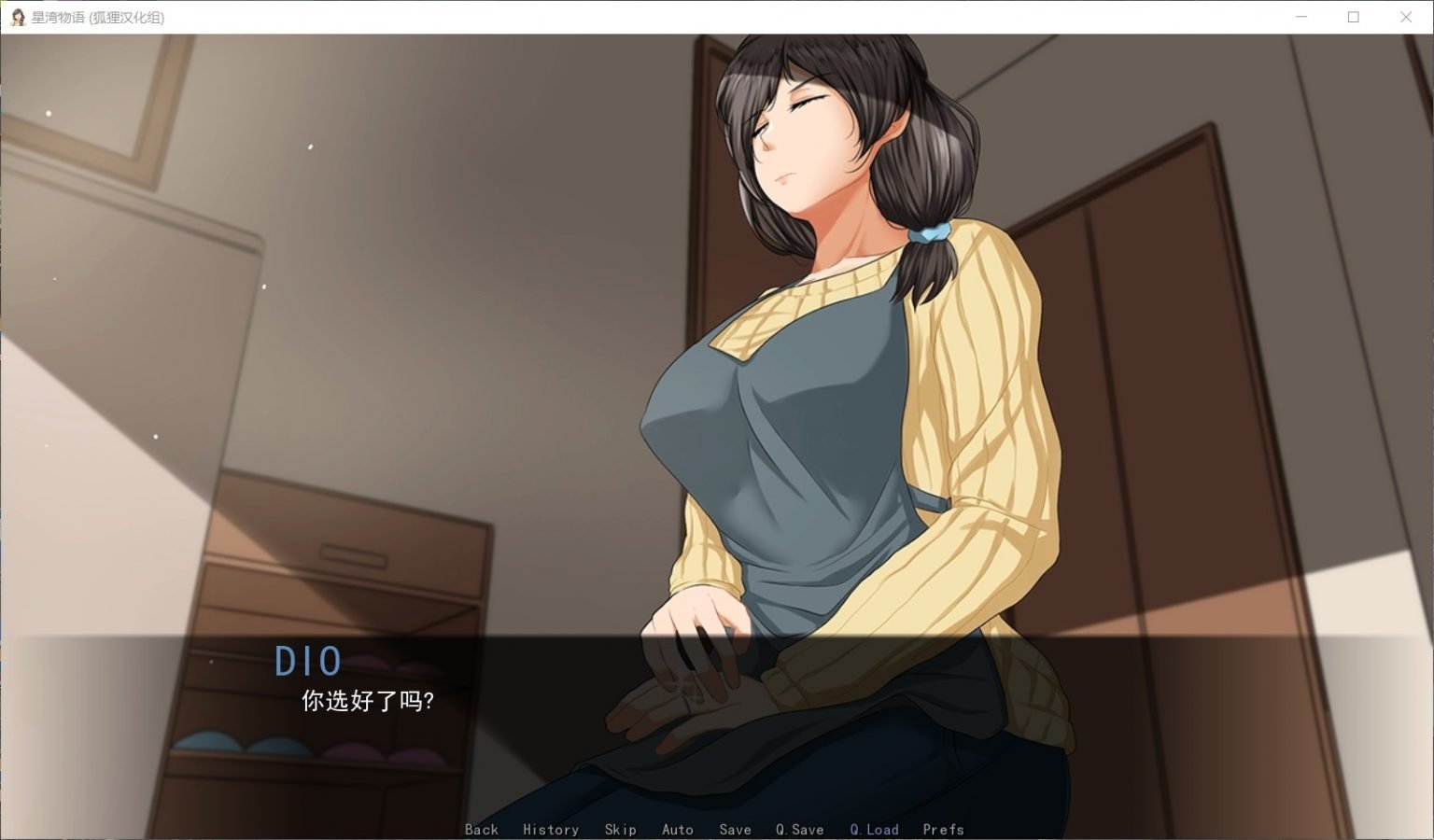Perform a quick save with Q.Save
The image size is (1434, 840).
point(798,829)
